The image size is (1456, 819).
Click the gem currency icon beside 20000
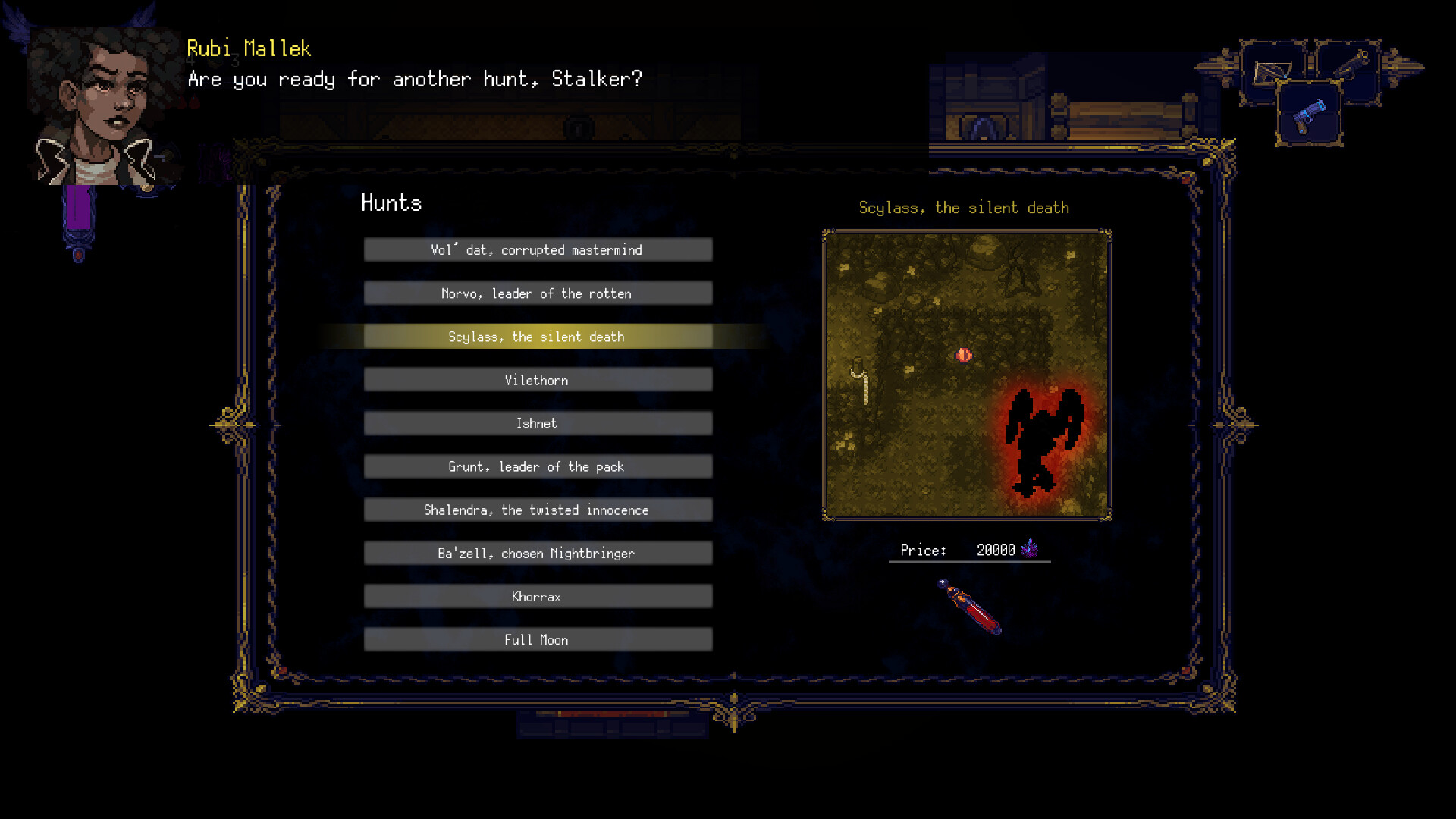1030,548
